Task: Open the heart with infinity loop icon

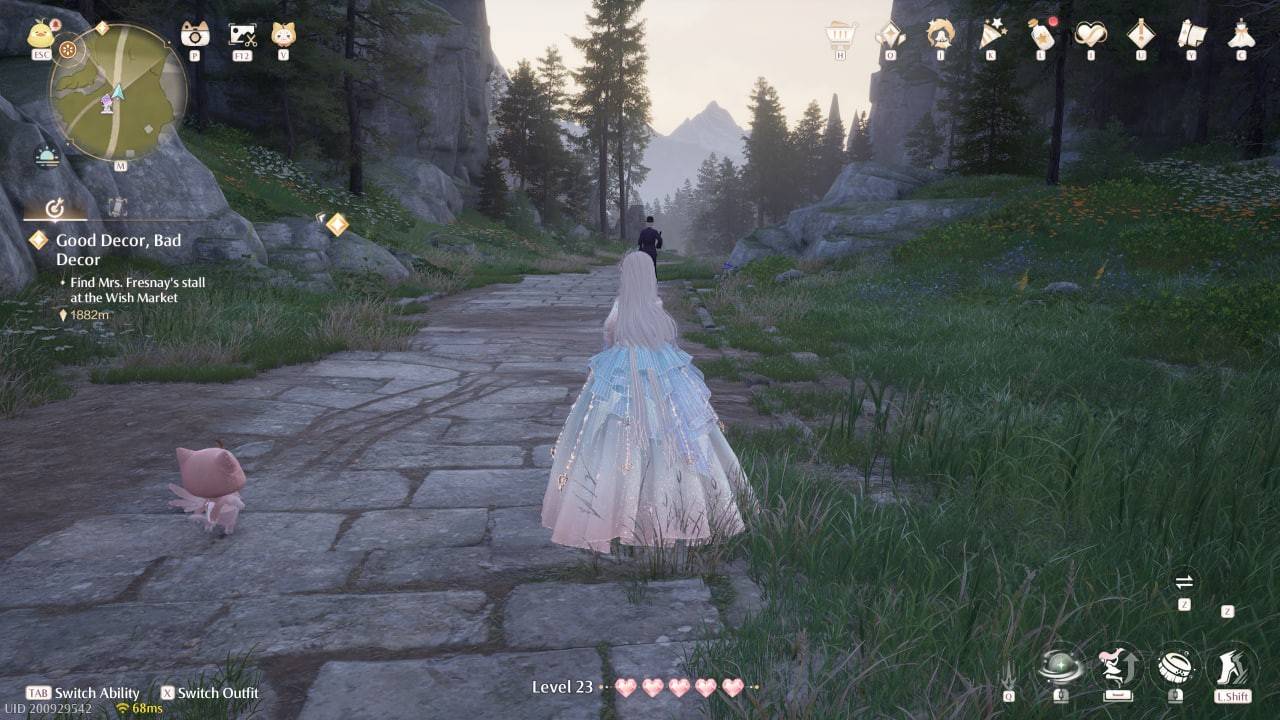Action: pos(1091,35)
